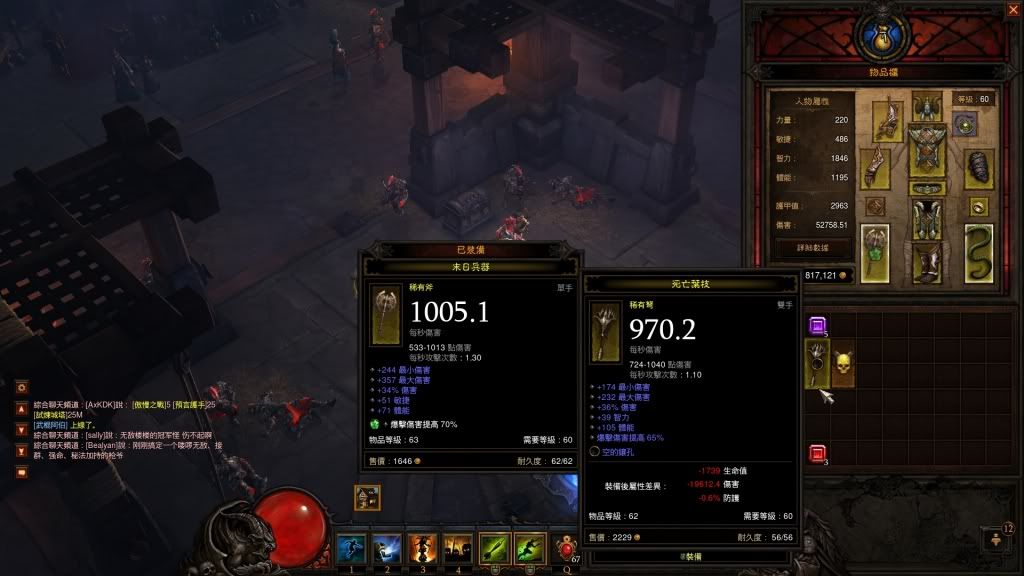This screenshot has width=1024, height=576.
Task: Select the purple gem in the backpack
Action: (817, 324)
